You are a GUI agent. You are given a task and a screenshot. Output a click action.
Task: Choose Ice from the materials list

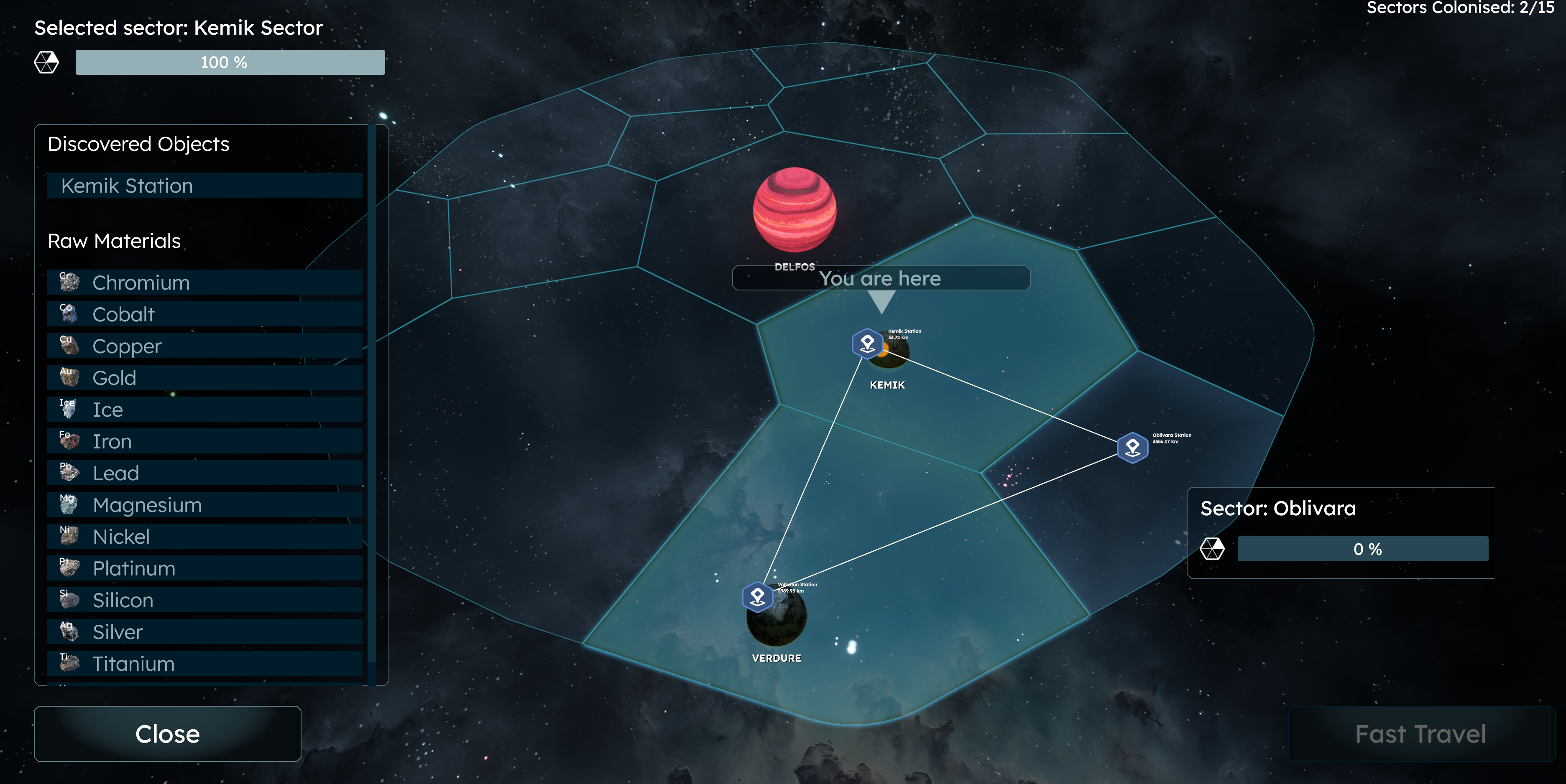click(x=205, y=410)
